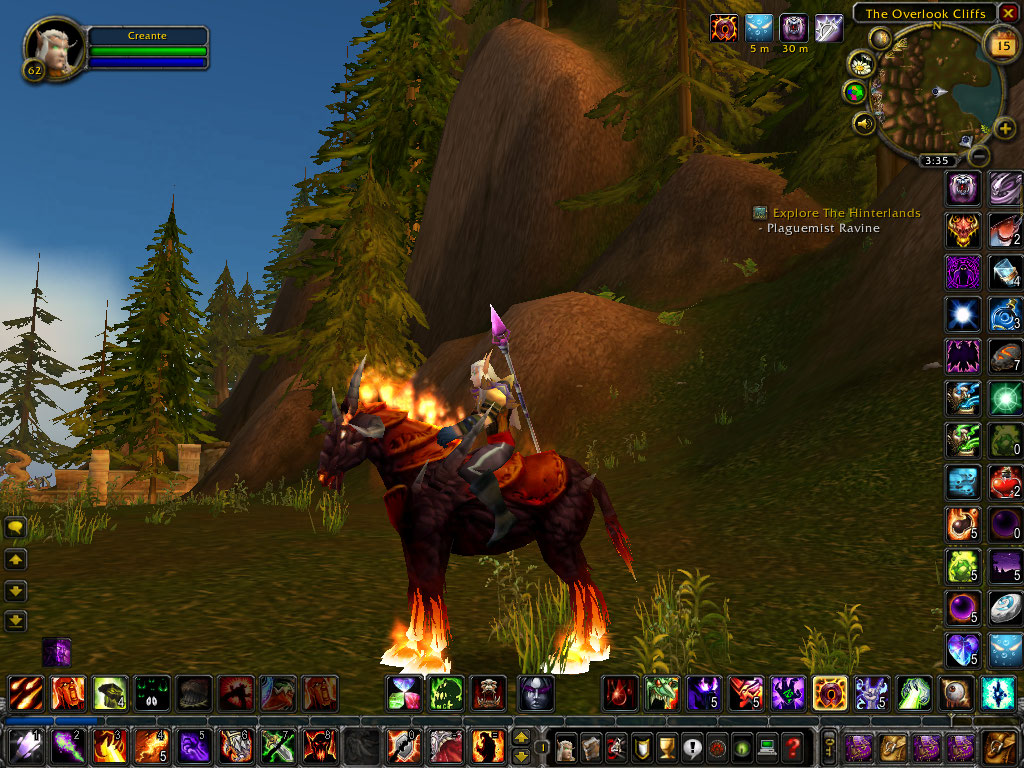This screenshot has width=1024, height=768.
Task: Open the calendar showing day 15
Action: 1000,43
